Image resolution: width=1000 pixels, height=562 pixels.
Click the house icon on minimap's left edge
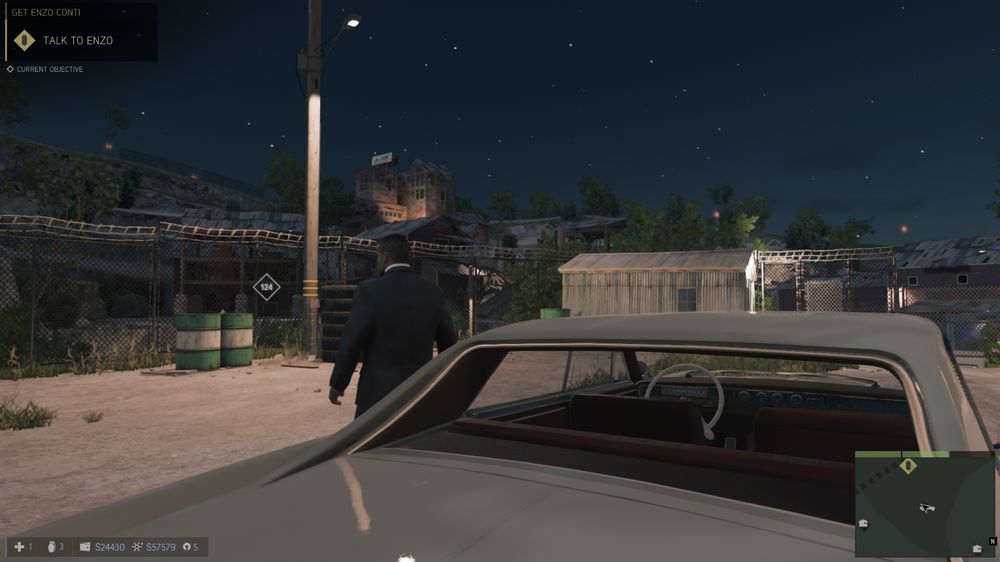(x=863, y=523)
